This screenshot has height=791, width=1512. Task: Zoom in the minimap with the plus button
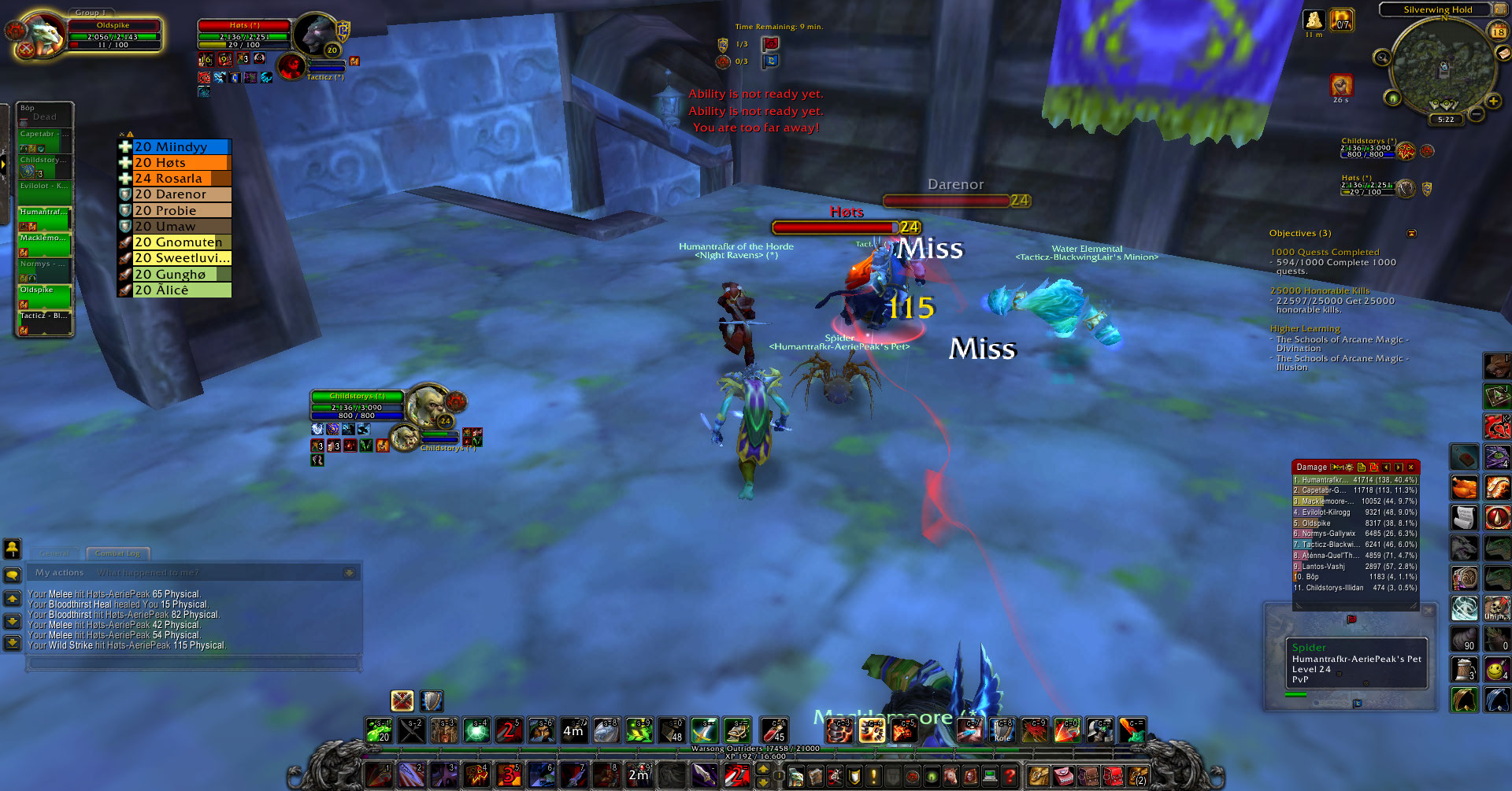(1492, 101)
